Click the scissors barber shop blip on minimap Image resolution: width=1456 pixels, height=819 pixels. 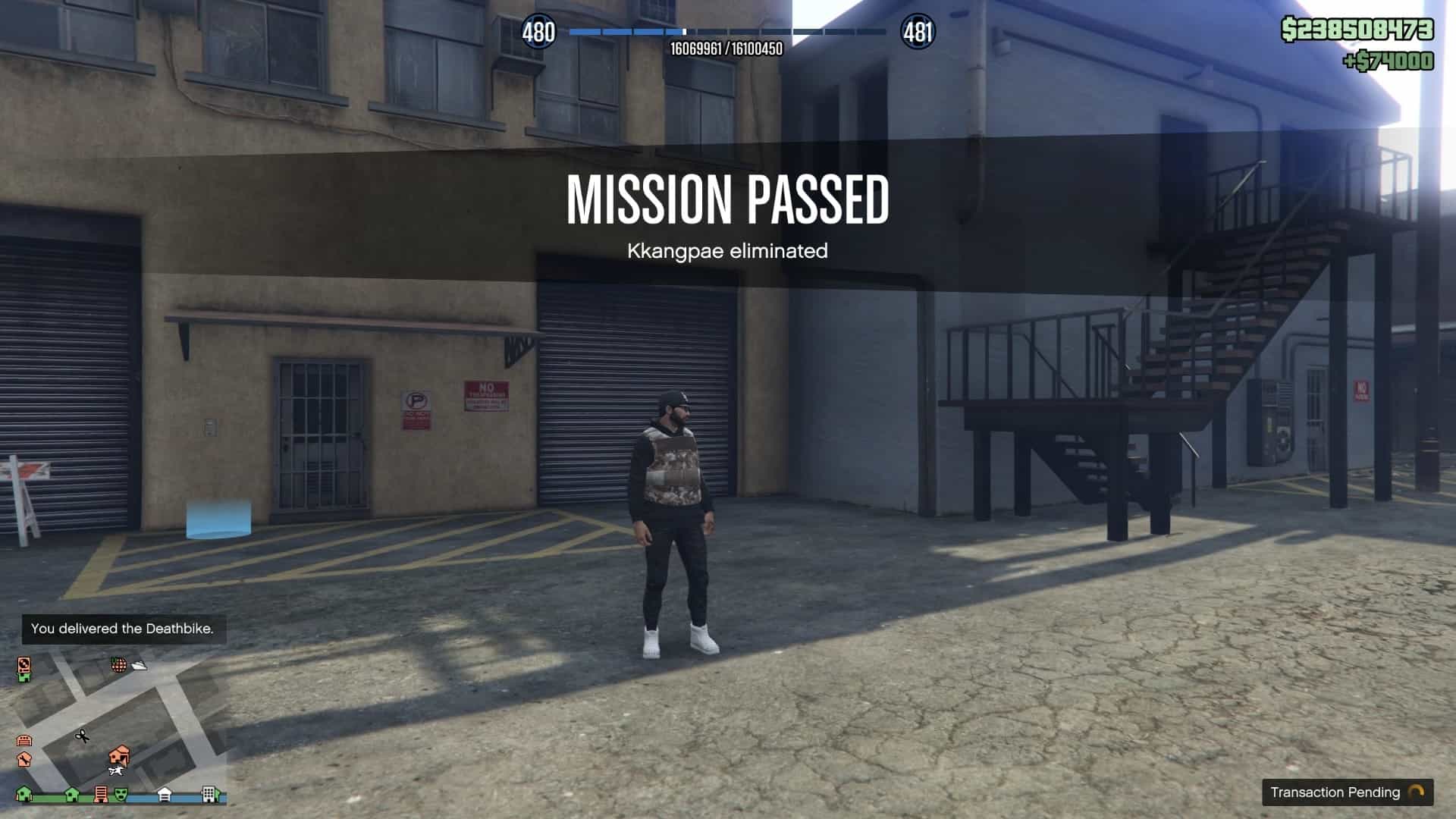(x=82, y=736)
